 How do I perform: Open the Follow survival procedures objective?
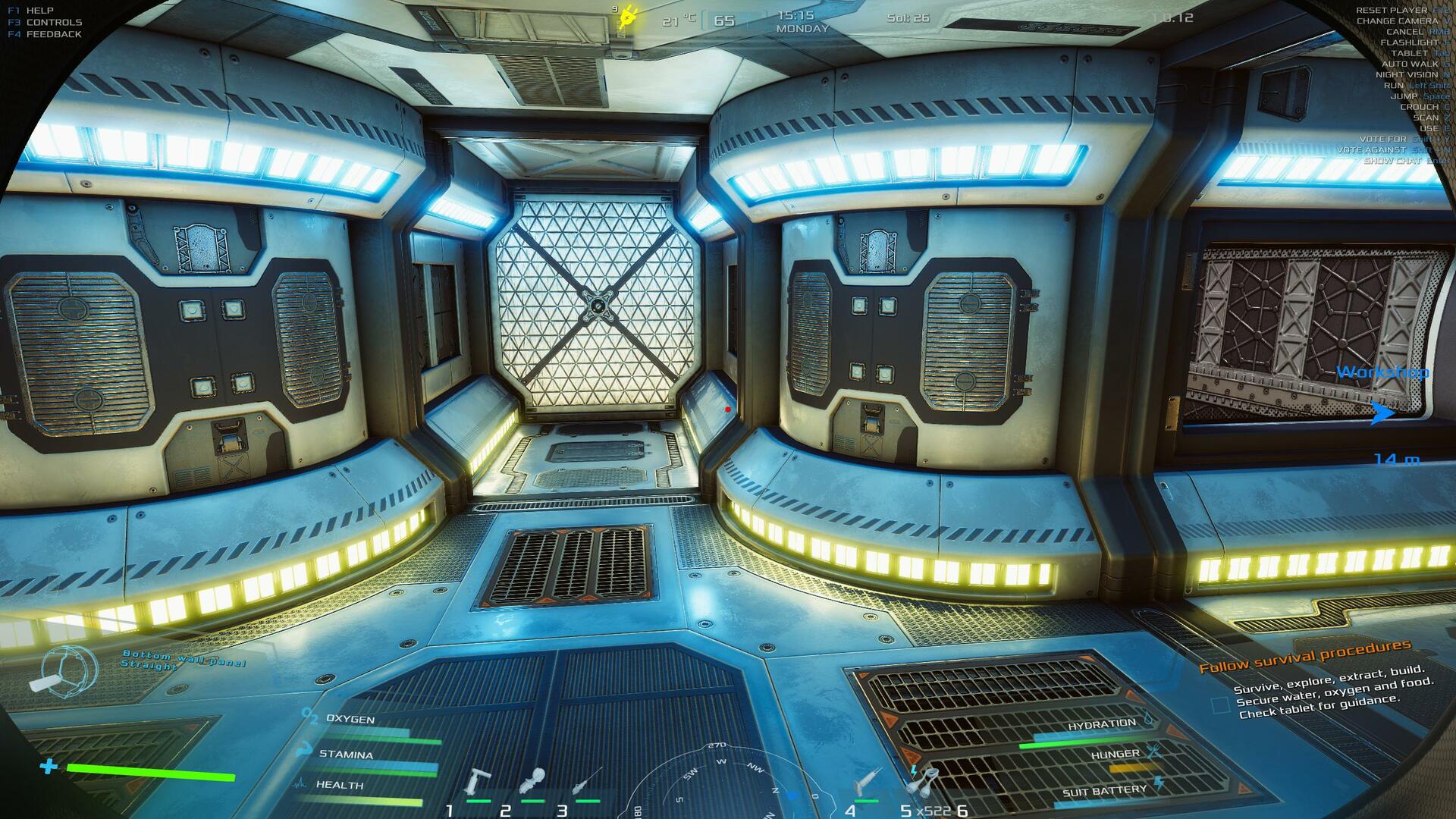click(x=1304, y=657)
